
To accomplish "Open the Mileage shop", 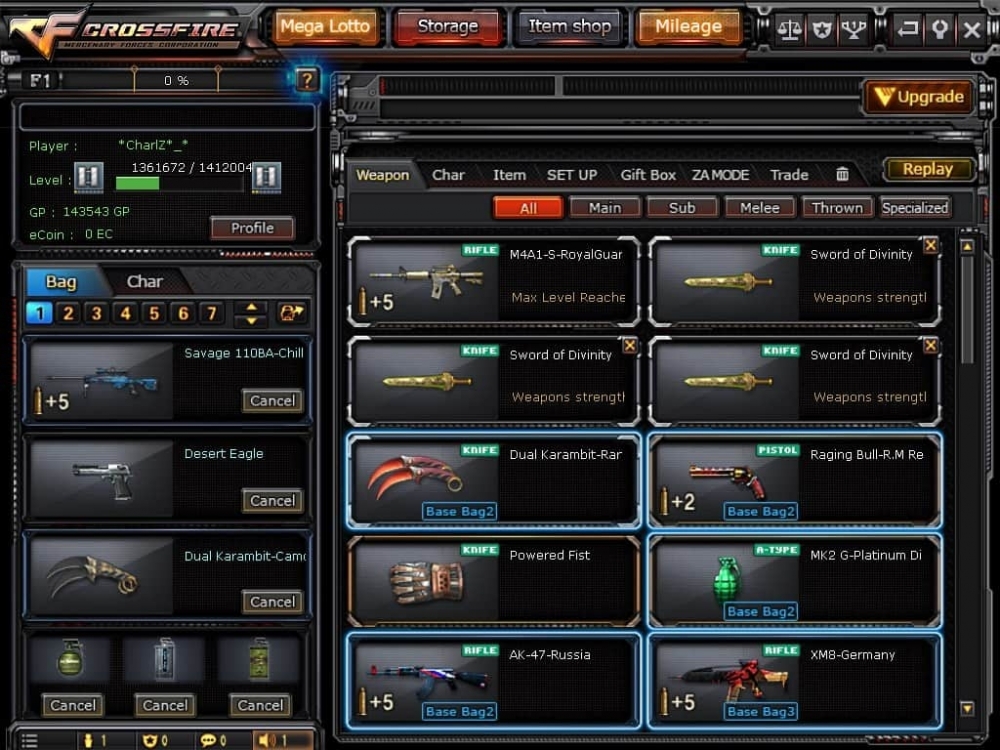I will (688, 27).
